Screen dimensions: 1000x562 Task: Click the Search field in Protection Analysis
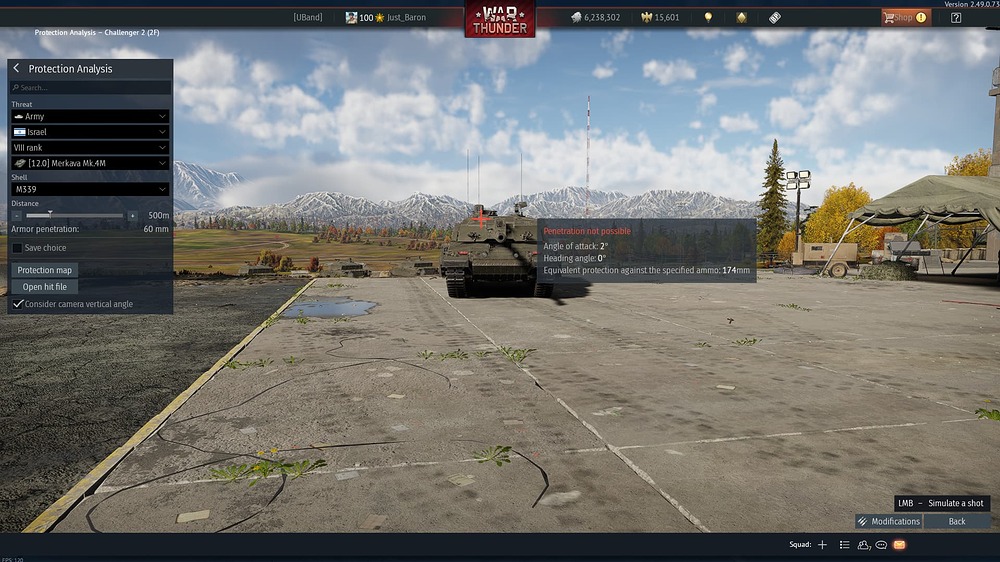coord(90,88)
